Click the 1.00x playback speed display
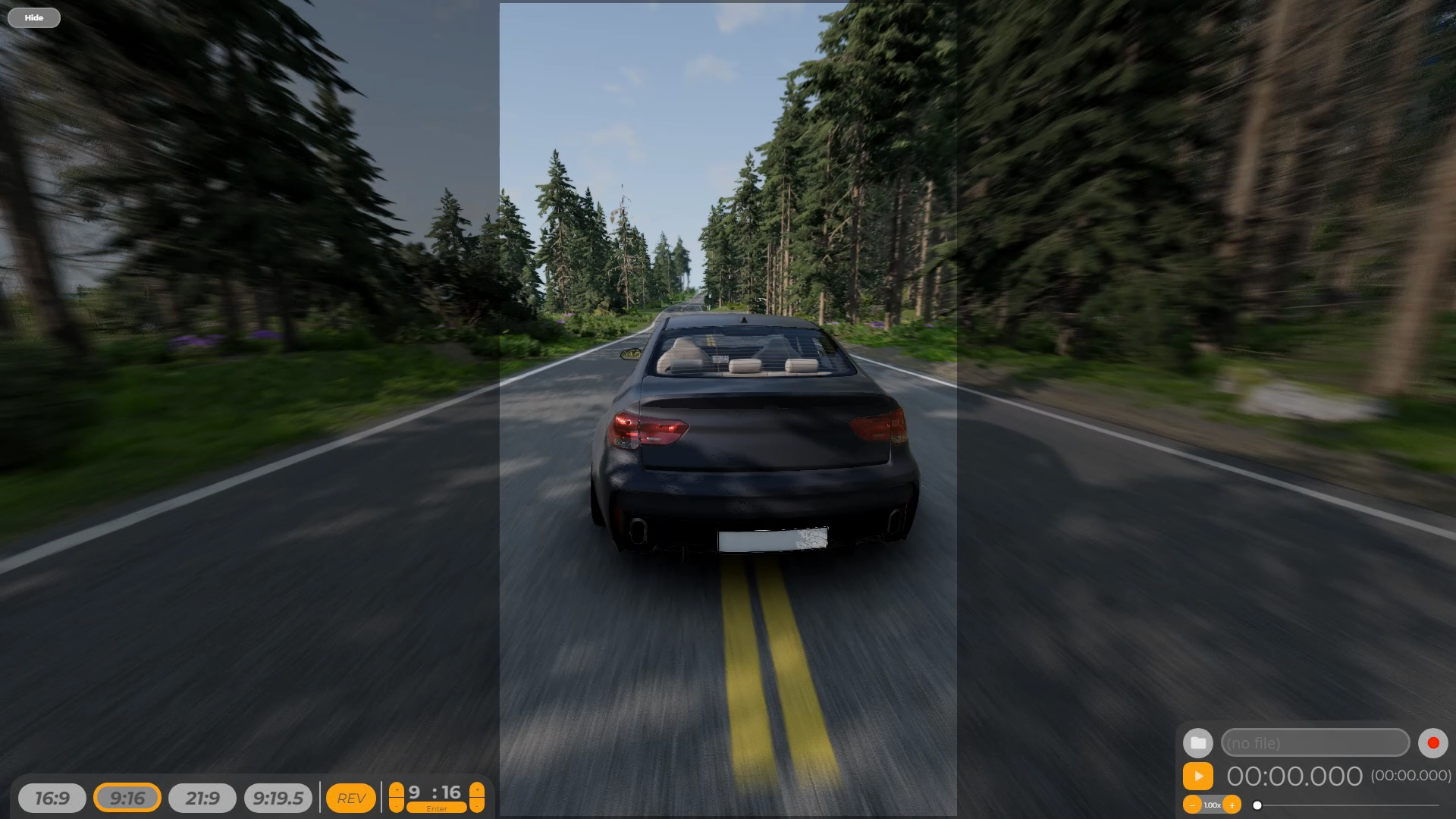 tap(1213, 805)
